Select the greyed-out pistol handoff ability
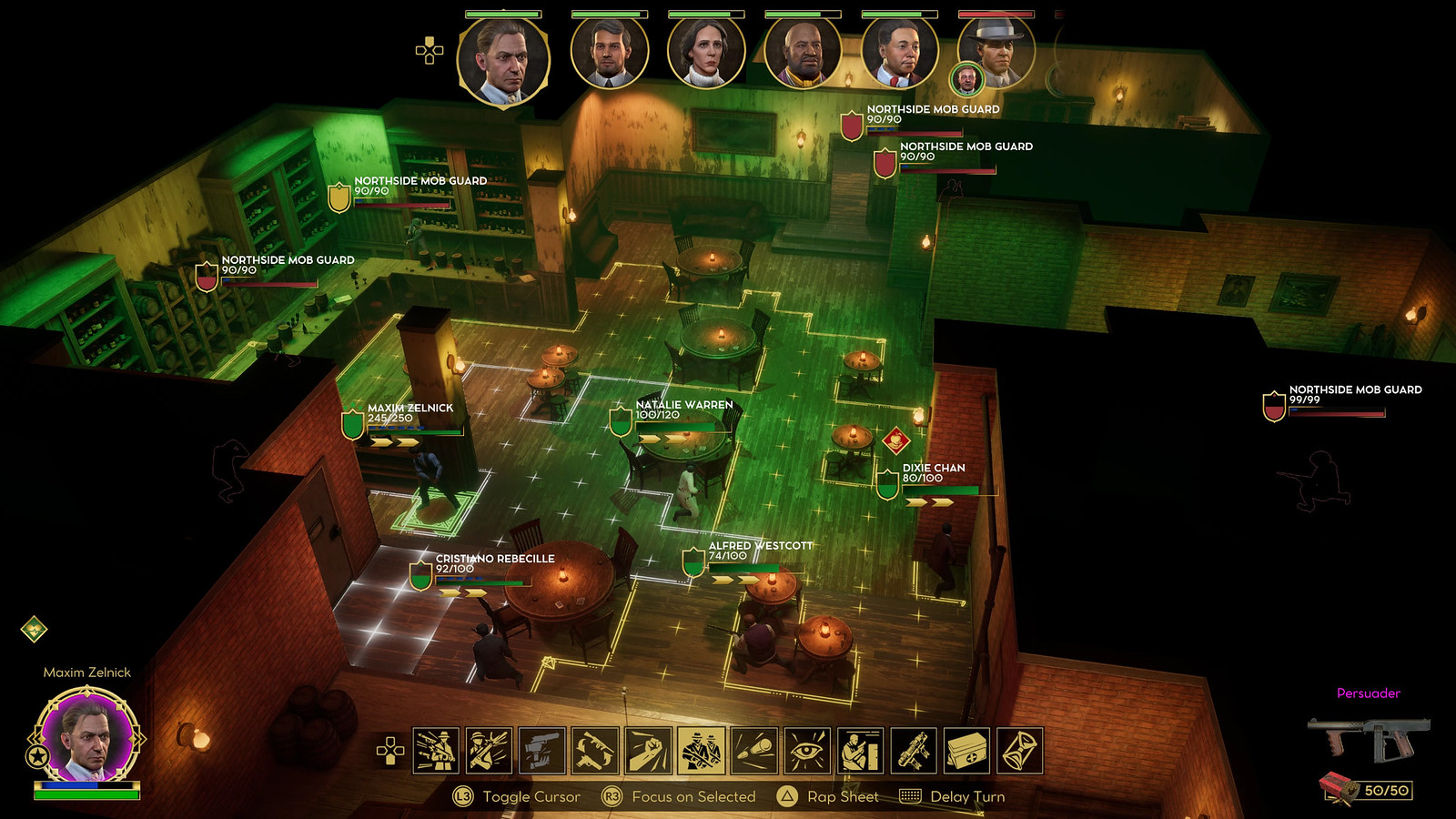 (x=542, y=751)
